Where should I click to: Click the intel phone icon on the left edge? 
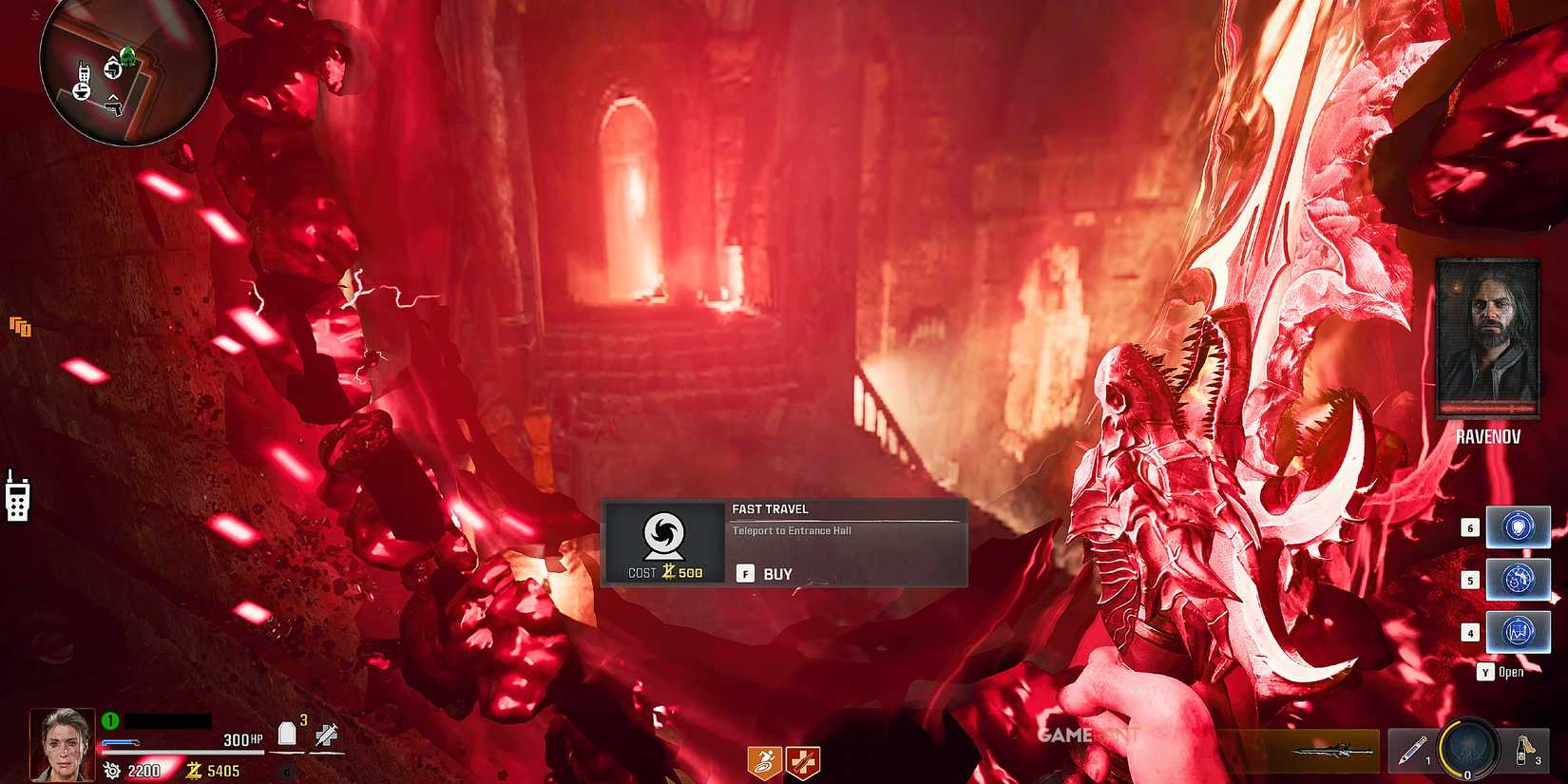coord(17,503)
